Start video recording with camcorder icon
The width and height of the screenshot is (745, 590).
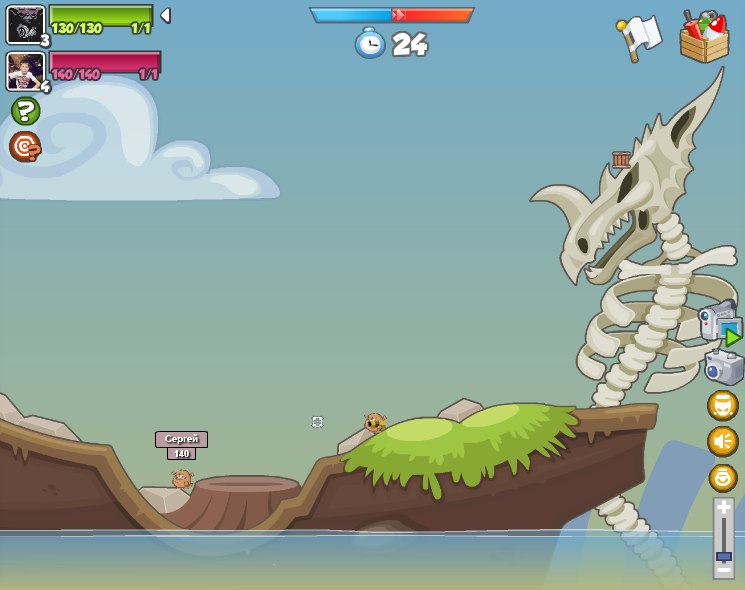720,324
